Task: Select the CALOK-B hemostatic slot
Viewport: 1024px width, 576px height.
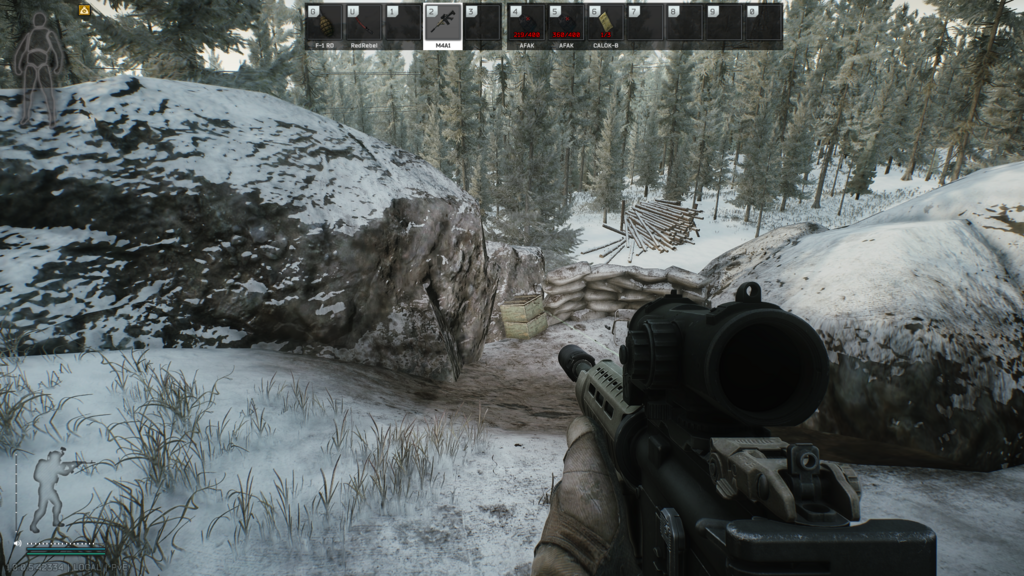Action: [x=605, y=23]
